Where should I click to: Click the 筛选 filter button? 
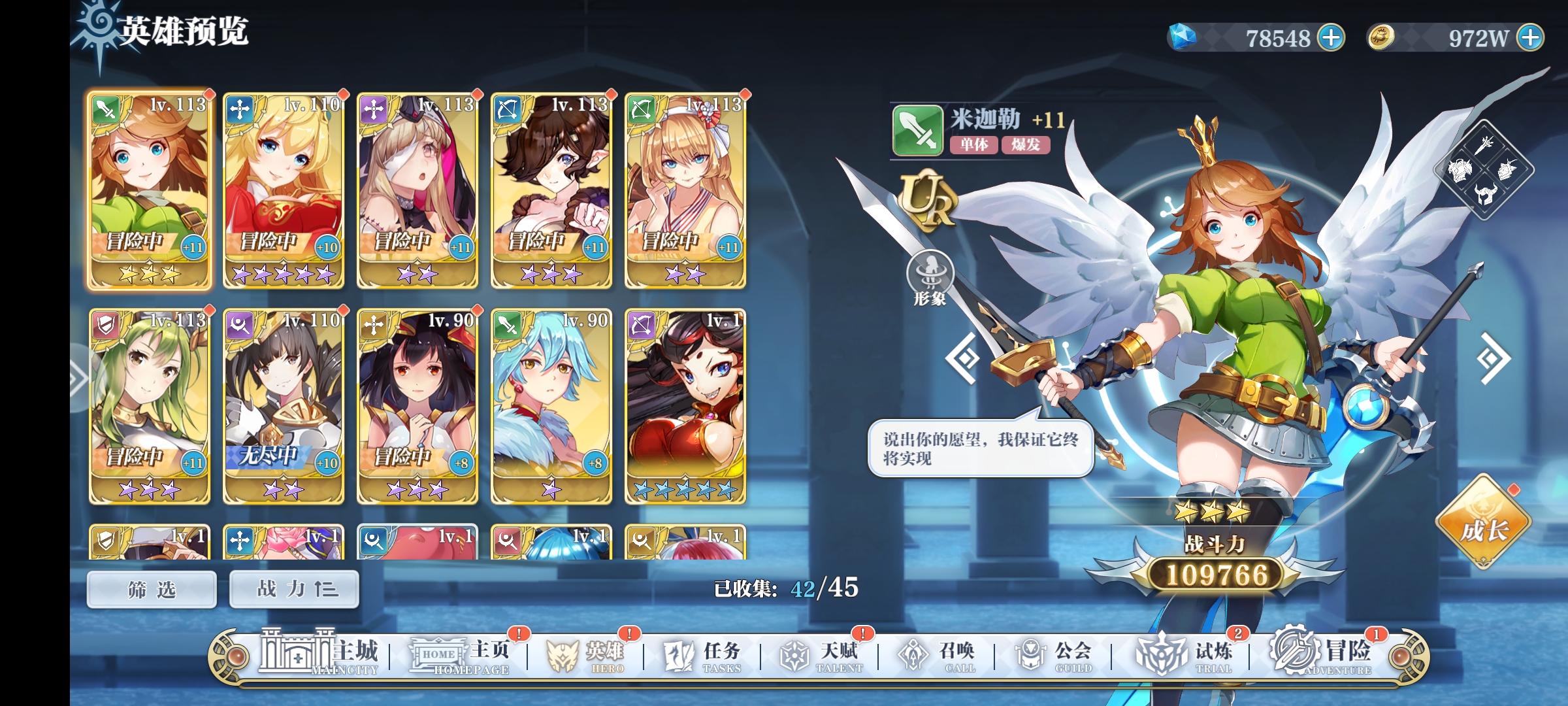pos(150,588)
